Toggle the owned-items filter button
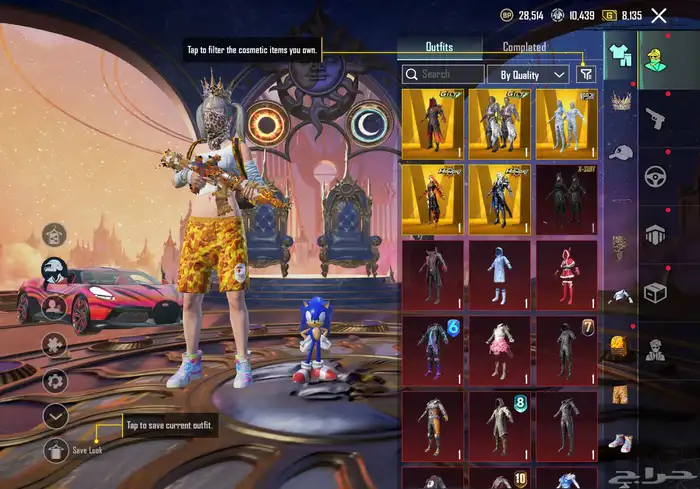Screen dimensions: 700x489 pyautogui.click(x=586, y=74)
